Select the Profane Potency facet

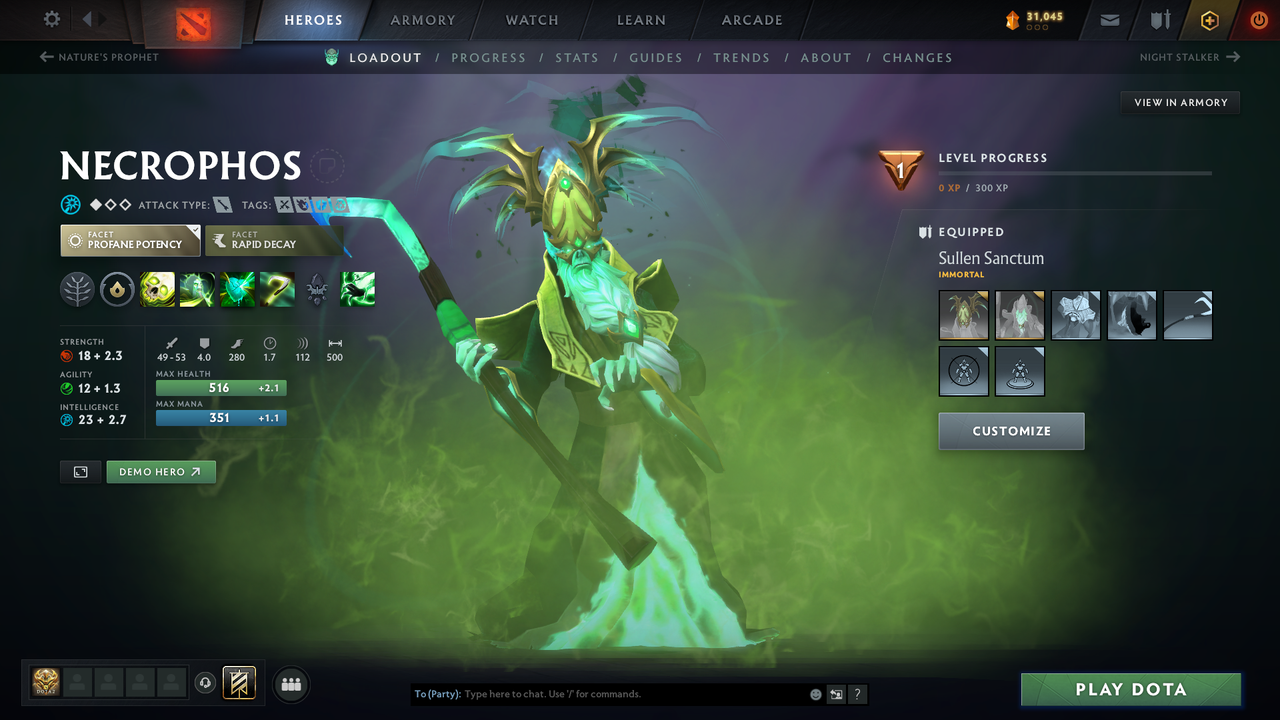pyautogui.click(x=129, y=240)
